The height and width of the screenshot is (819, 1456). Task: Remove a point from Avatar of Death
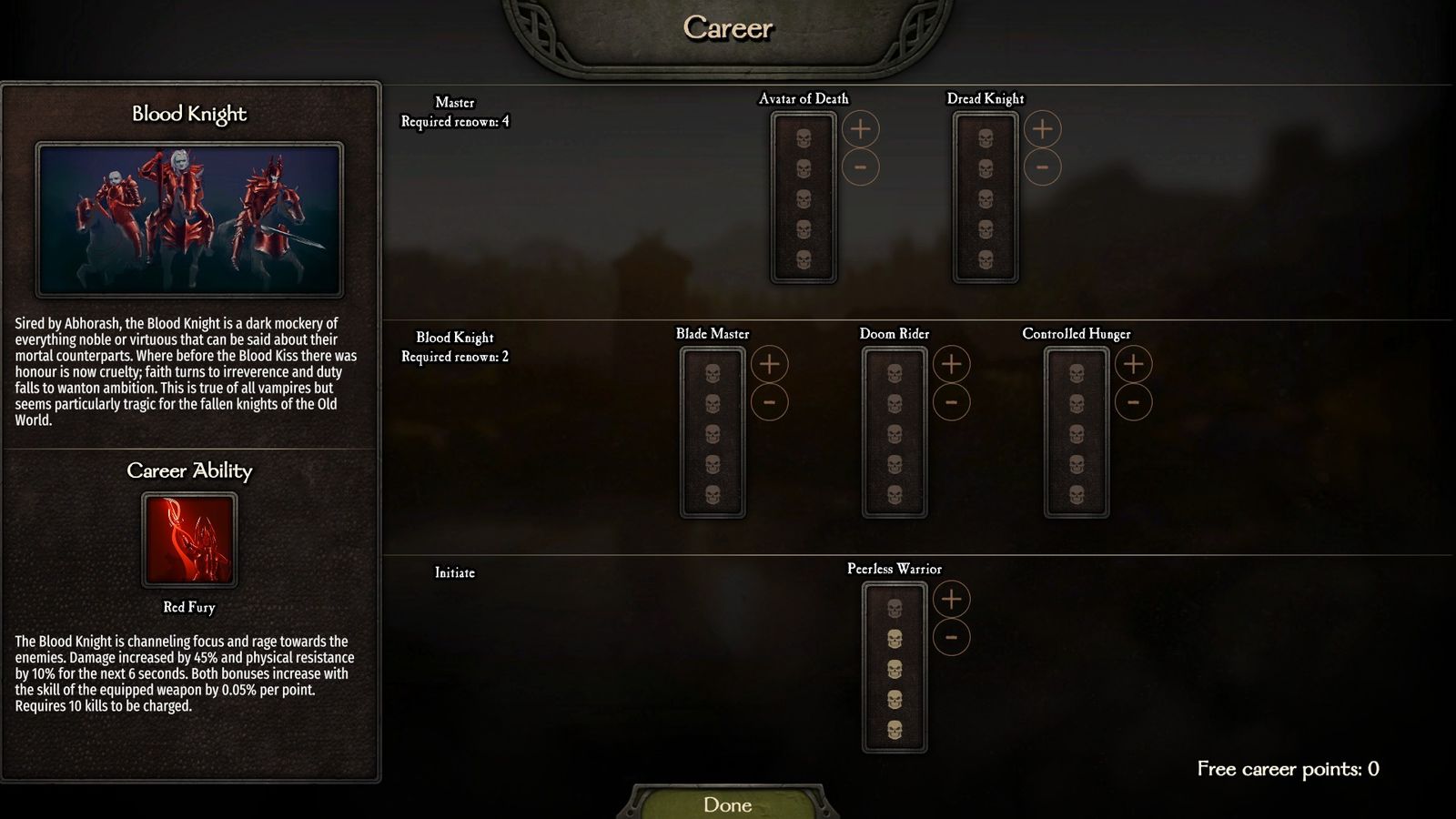[860, 167]
